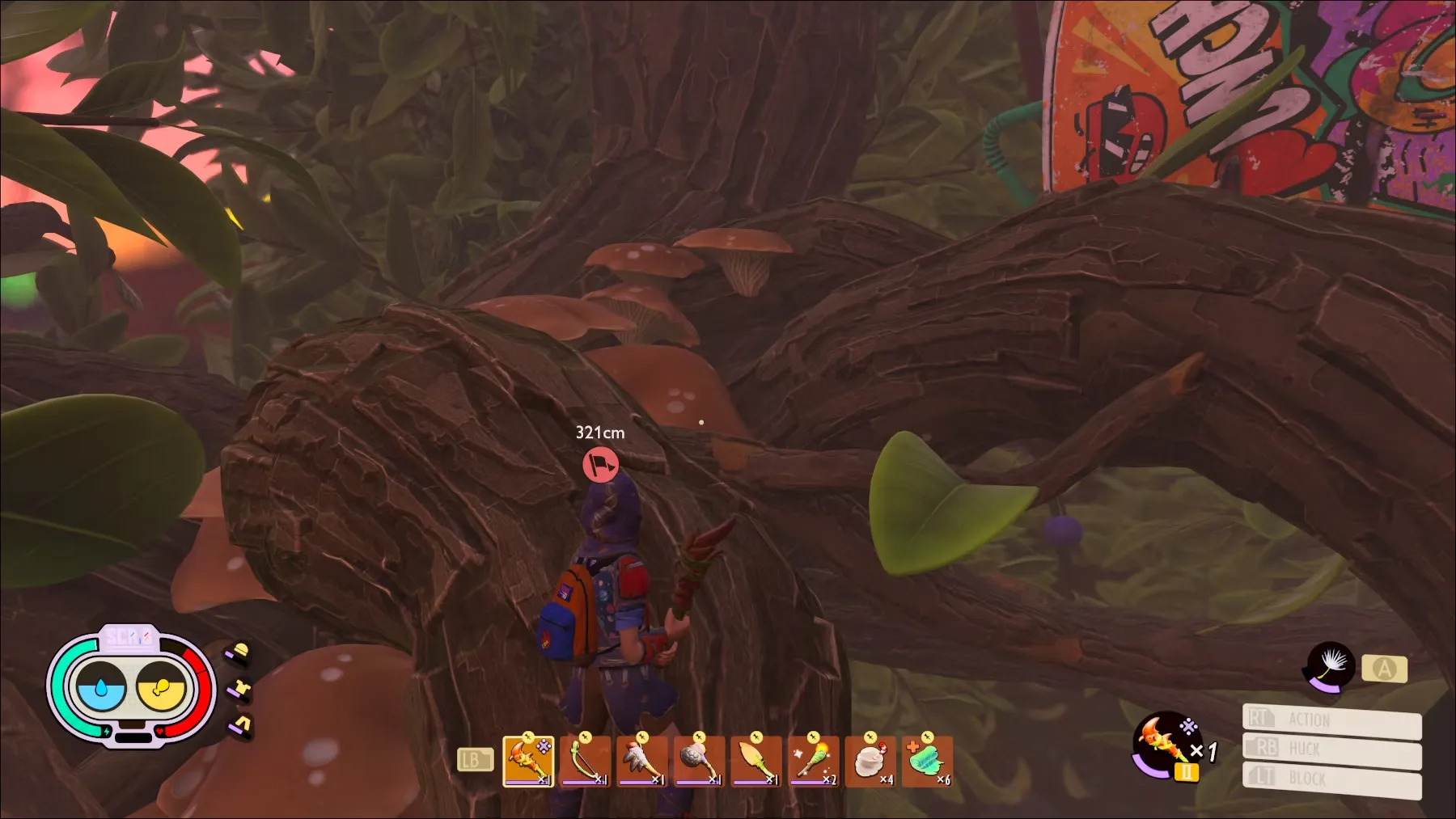Viewport: 1456px width, 819px height.
Task: Select the torch slot with two remaining
Action: [x=813, y=761]
